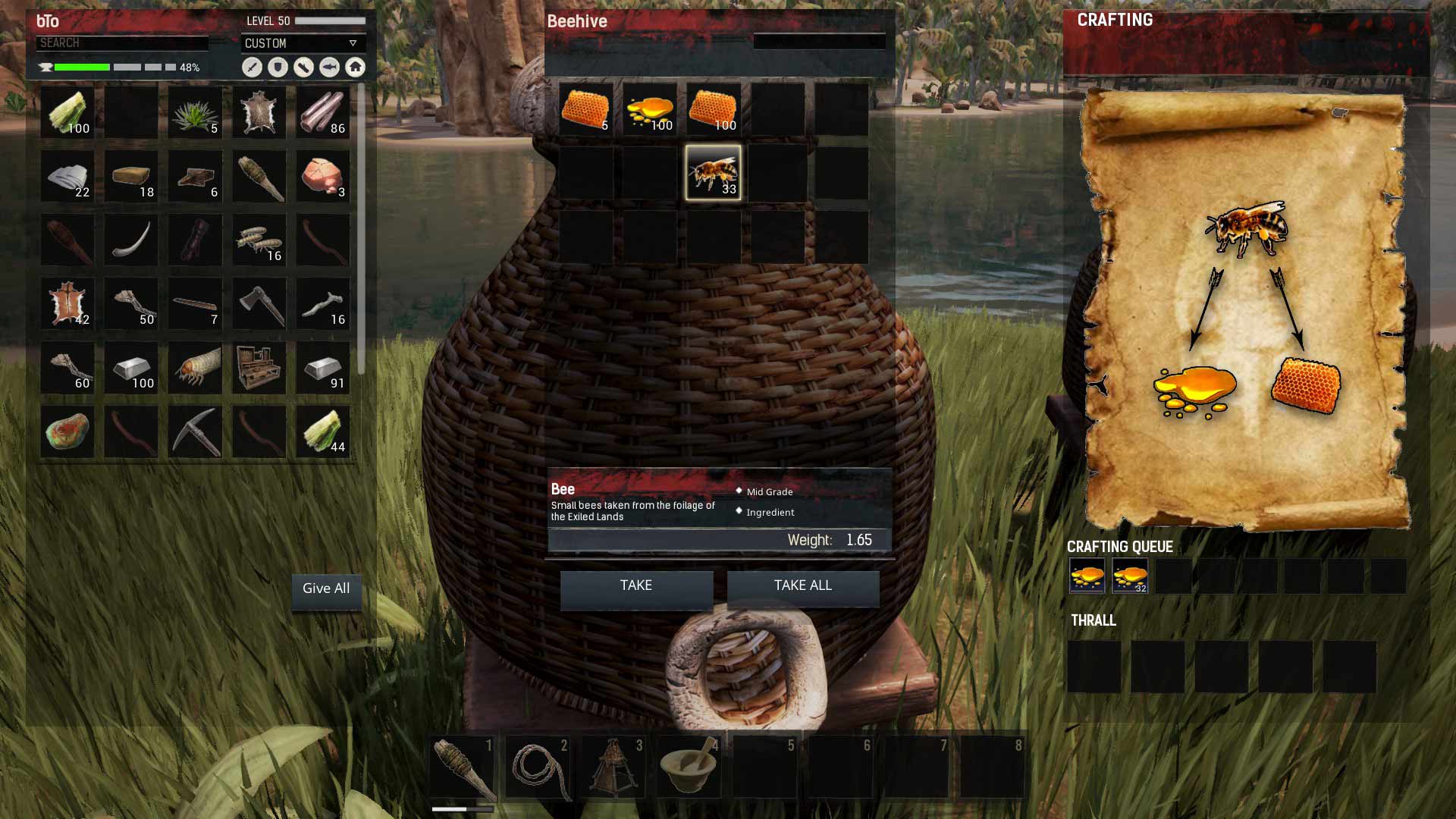Filter inventory by the house icon
Image resolution: width=1456 pixels, height=819 pixels.
click(355, 67)
